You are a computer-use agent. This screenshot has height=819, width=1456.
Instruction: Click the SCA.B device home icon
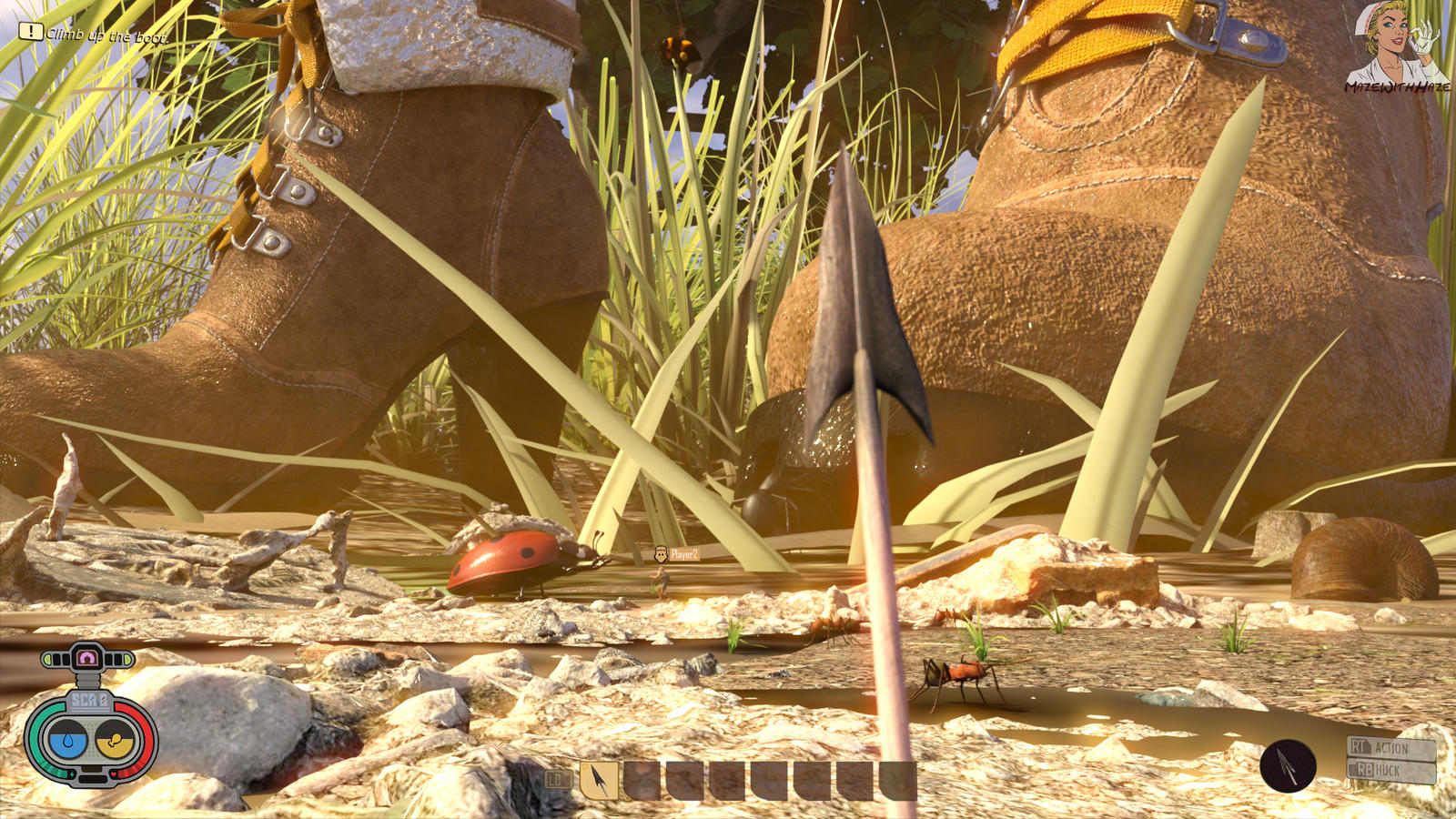pyautogui.click(x=88, y=657)
